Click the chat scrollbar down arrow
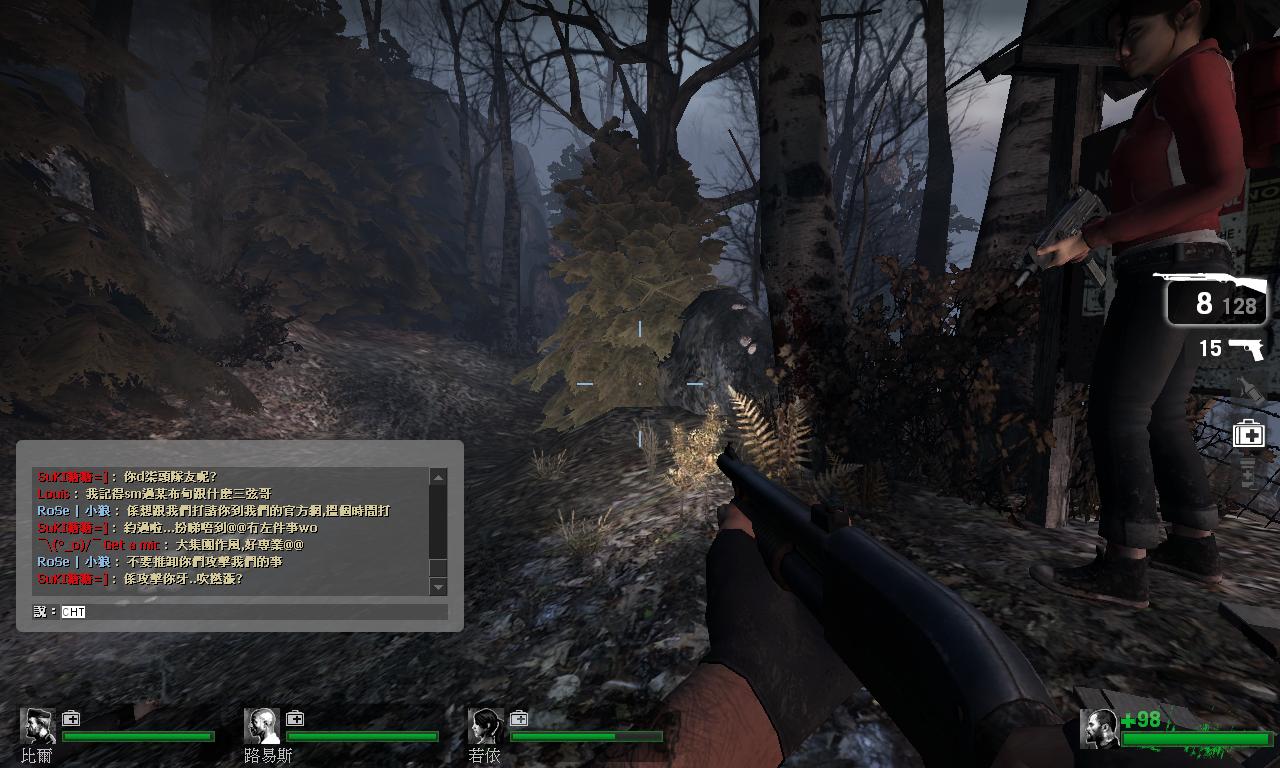Screen dimensions: 1280x768 pyautogui.click(x=437, y=587)
